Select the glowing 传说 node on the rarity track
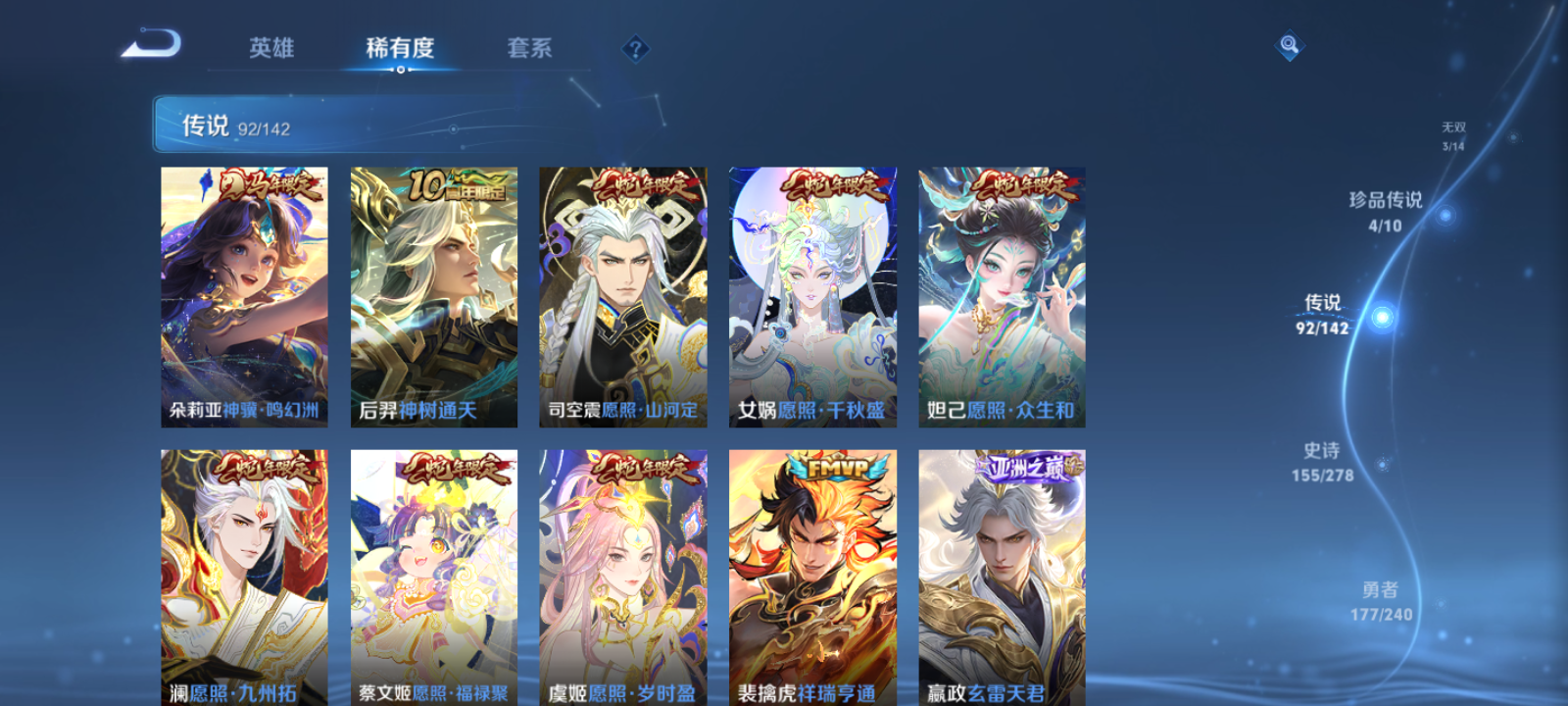Screen dimensions: 1568x706 pos(1382,316)
